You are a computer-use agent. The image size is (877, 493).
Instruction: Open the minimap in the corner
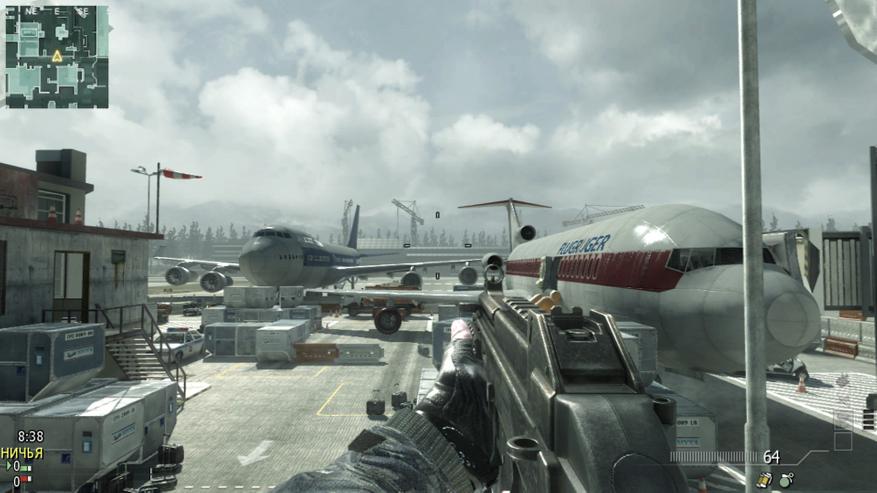click(56, 55)
